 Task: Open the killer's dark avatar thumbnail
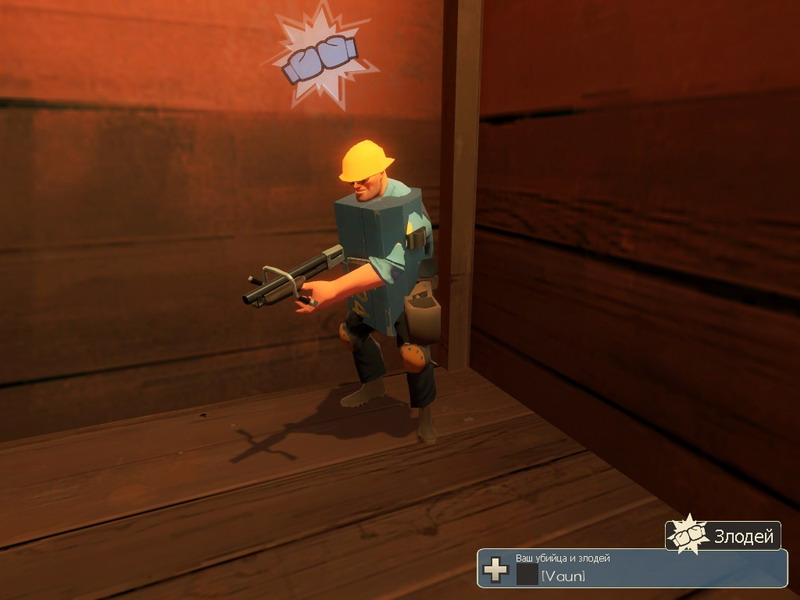(x=527, y=574)
